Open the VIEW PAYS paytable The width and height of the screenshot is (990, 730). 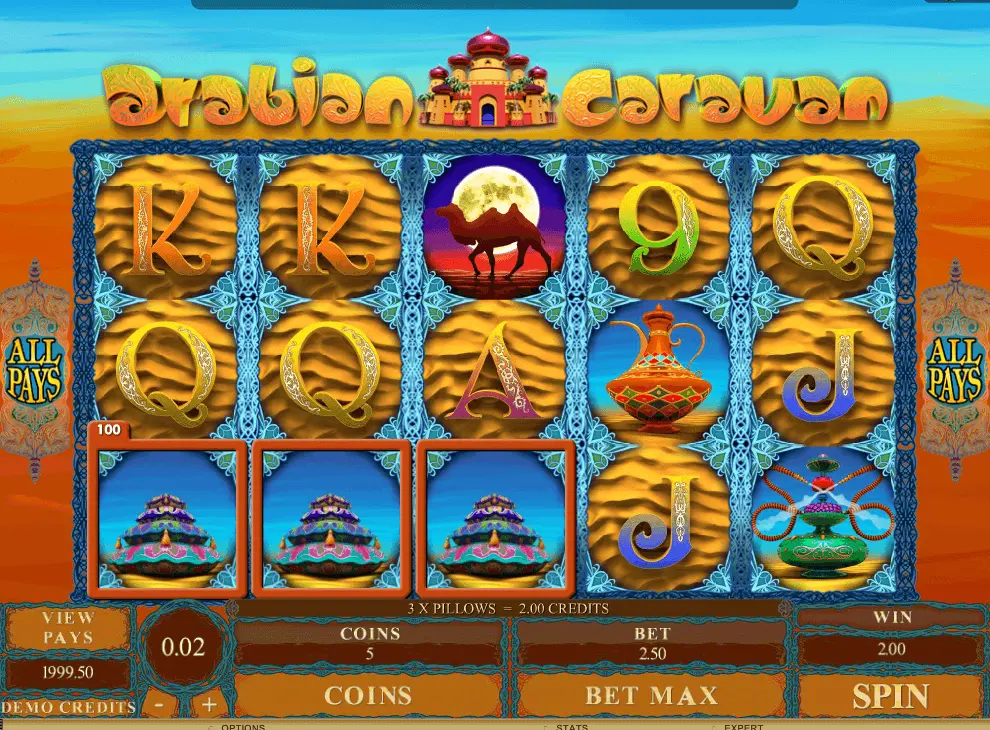(68, 627)
